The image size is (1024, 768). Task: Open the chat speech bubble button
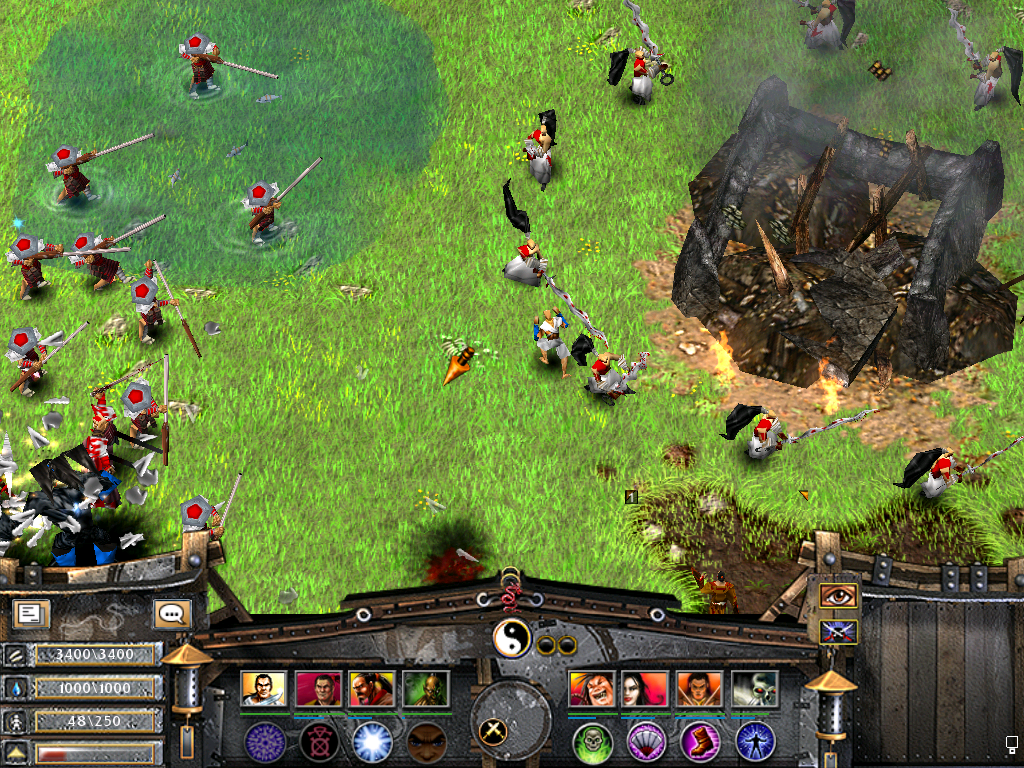(171, 613)
